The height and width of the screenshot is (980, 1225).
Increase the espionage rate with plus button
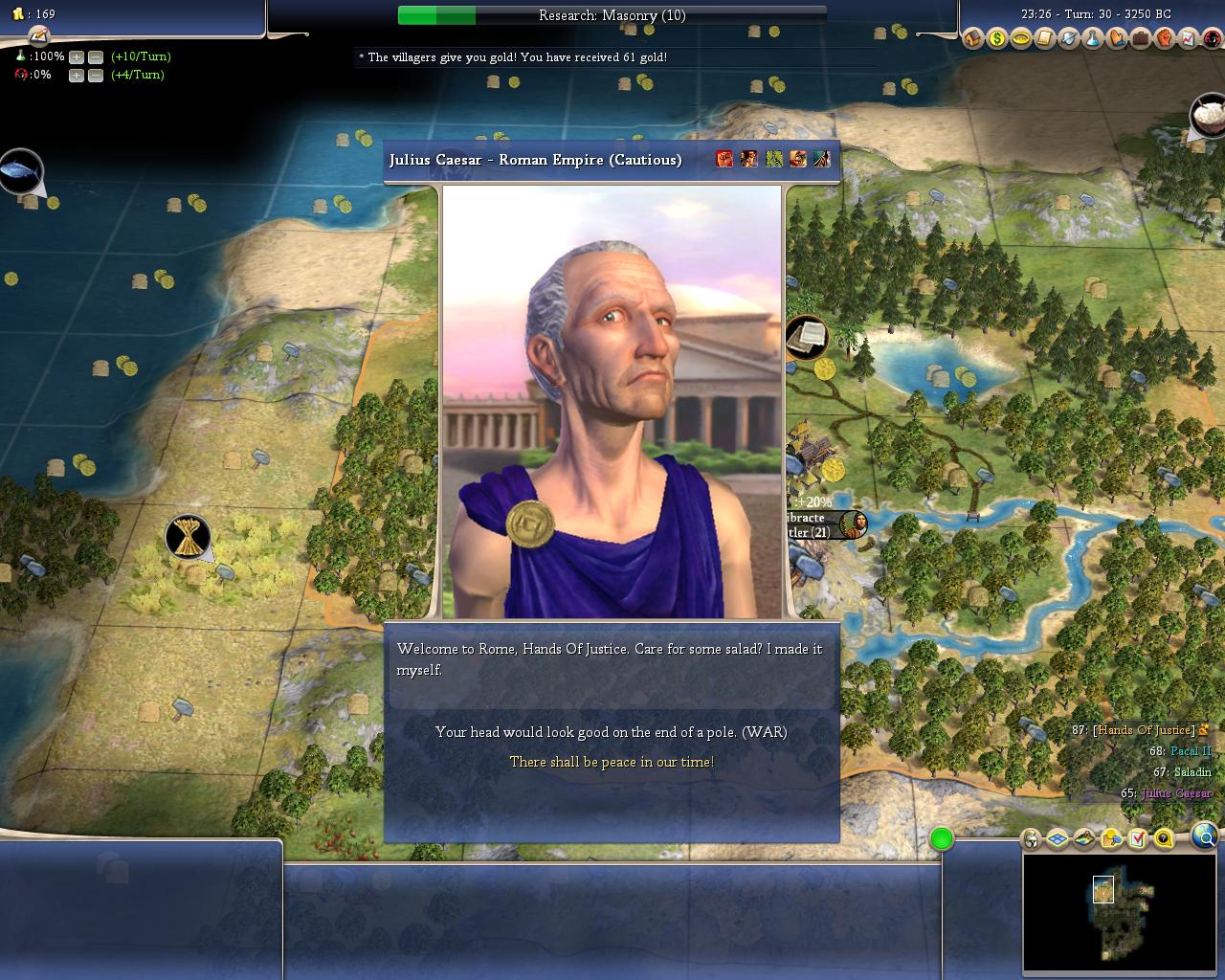point(77,76)
